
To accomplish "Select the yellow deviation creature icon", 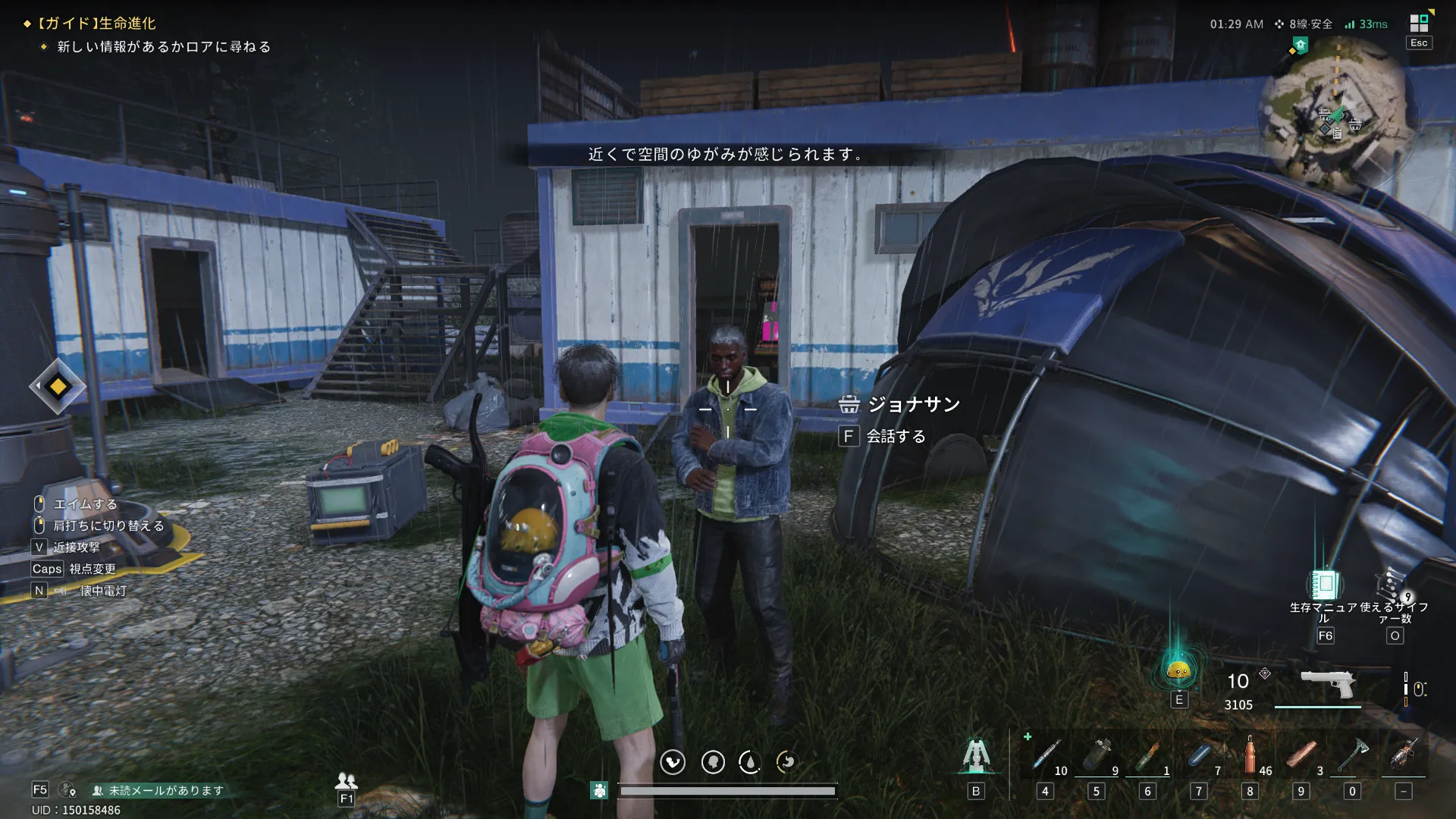I will [x=1178, y=670].
